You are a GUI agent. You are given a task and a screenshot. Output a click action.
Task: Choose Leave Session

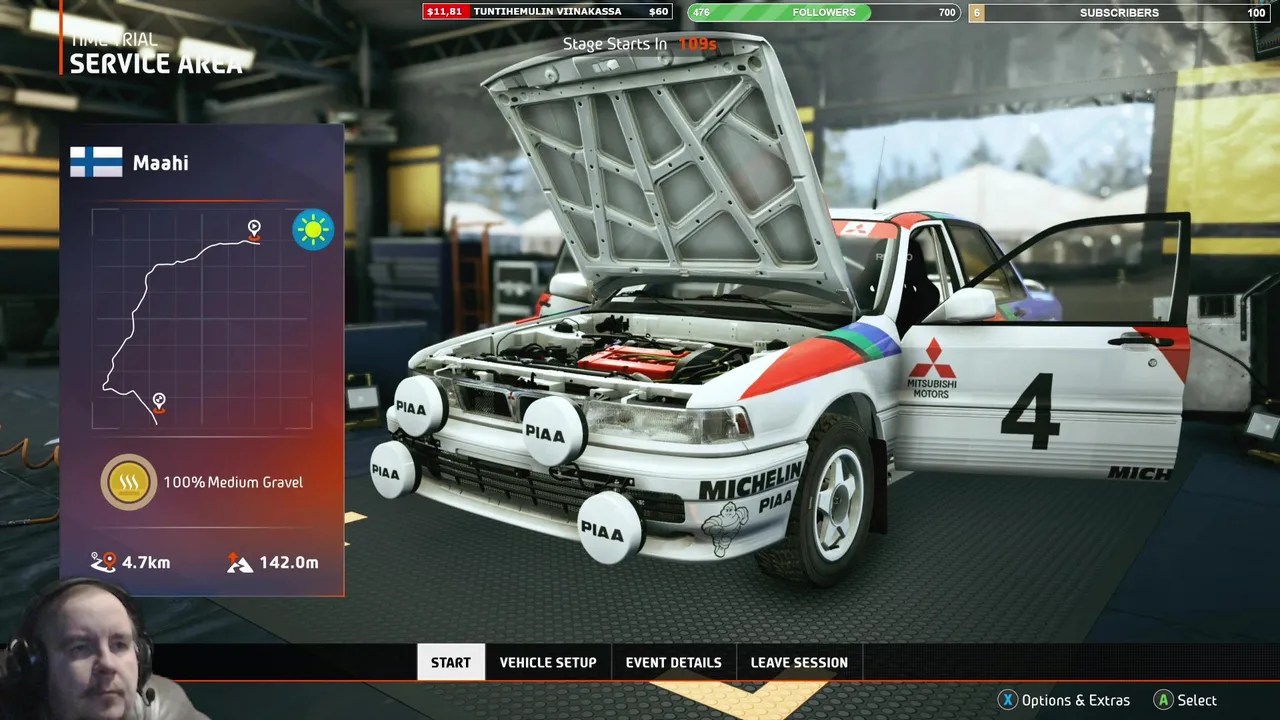pyautogui.click(x=798, y=662)
